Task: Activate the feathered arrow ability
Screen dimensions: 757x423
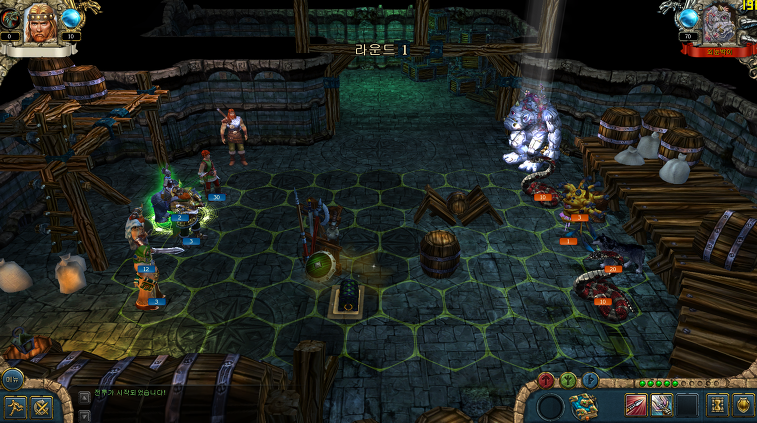Action: [x=661, y=405]
